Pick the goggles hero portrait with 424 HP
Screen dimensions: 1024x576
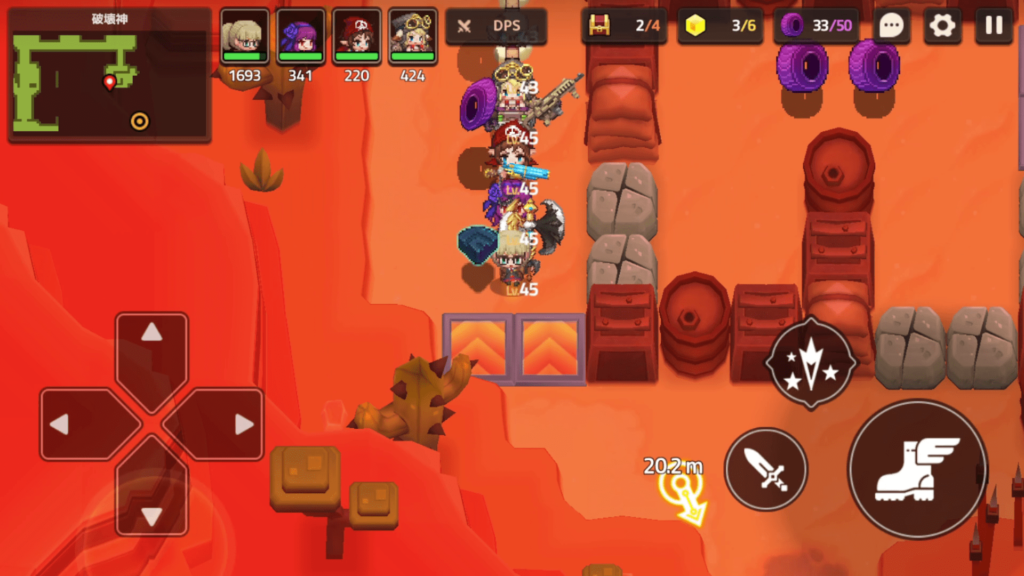point(412,37)
